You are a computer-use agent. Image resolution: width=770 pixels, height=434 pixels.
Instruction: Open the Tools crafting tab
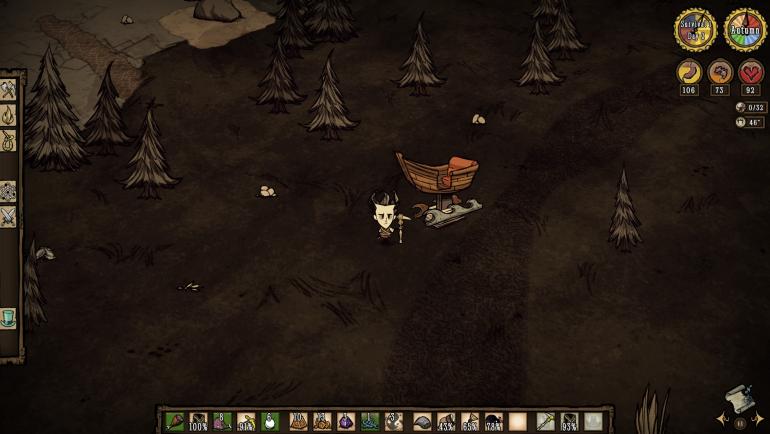(9, 90)
